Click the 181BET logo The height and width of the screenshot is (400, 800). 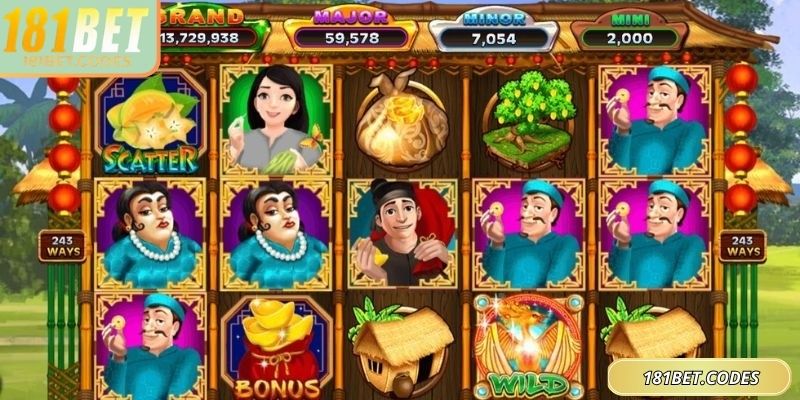click(x=77, y=38)
